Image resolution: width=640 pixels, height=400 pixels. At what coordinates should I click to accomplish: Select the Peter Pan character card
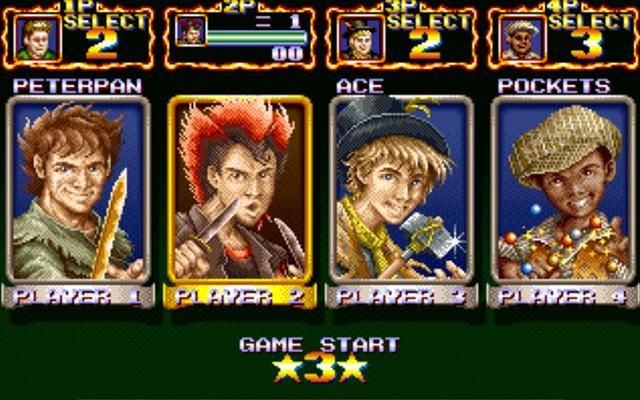[79, 190]
